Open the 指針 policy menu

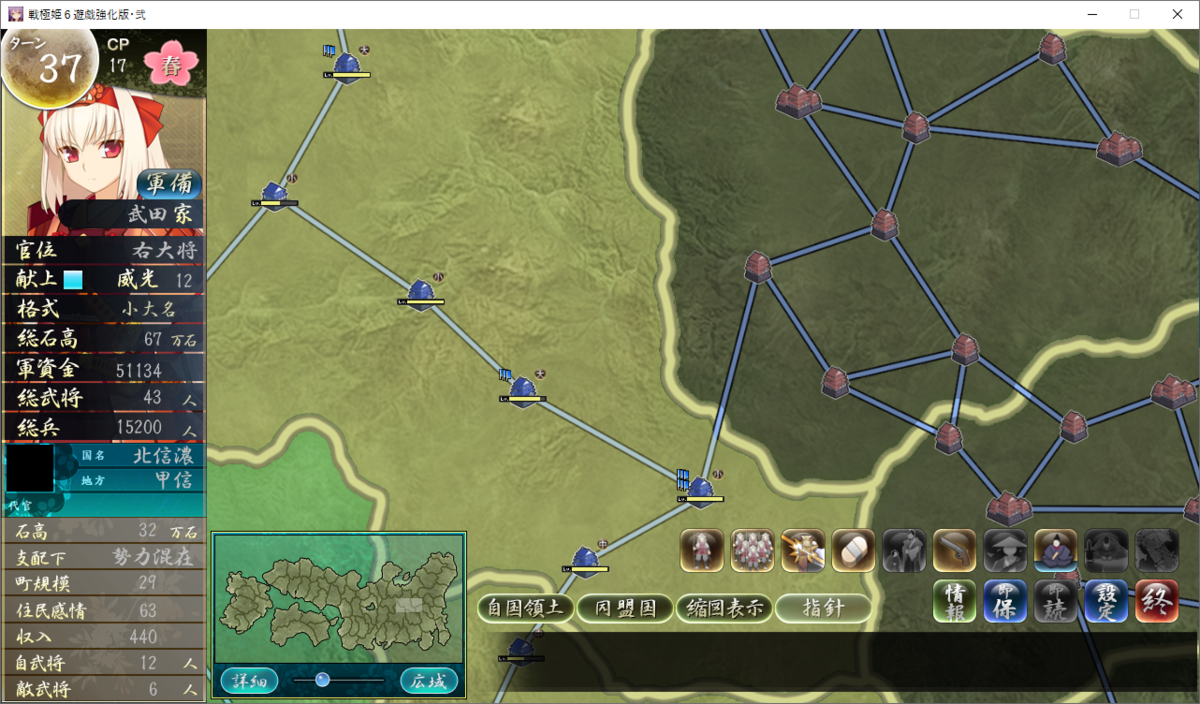coord(823,608)
